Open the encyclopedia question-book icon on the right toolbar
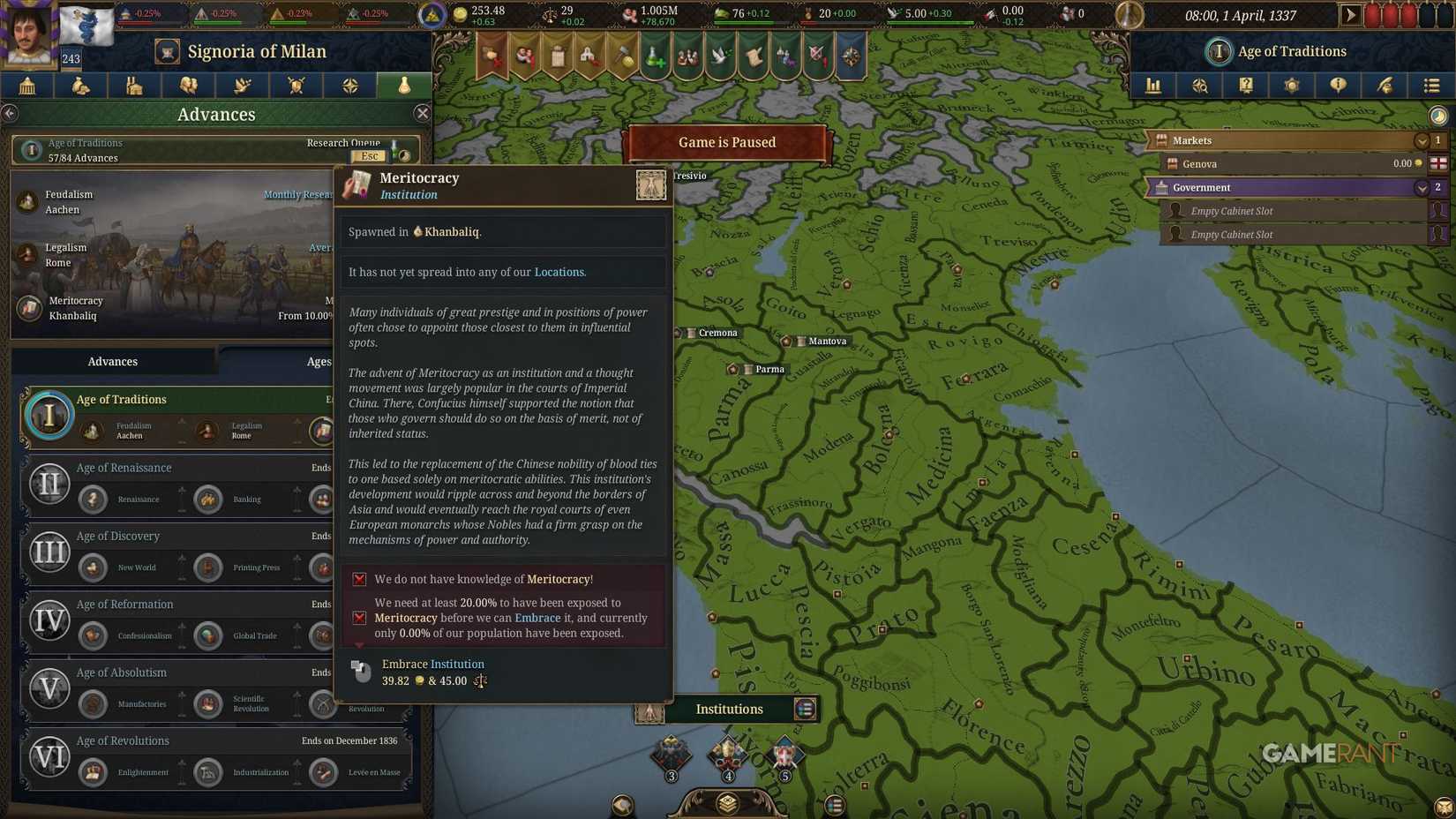 (x=1246, y=86)
